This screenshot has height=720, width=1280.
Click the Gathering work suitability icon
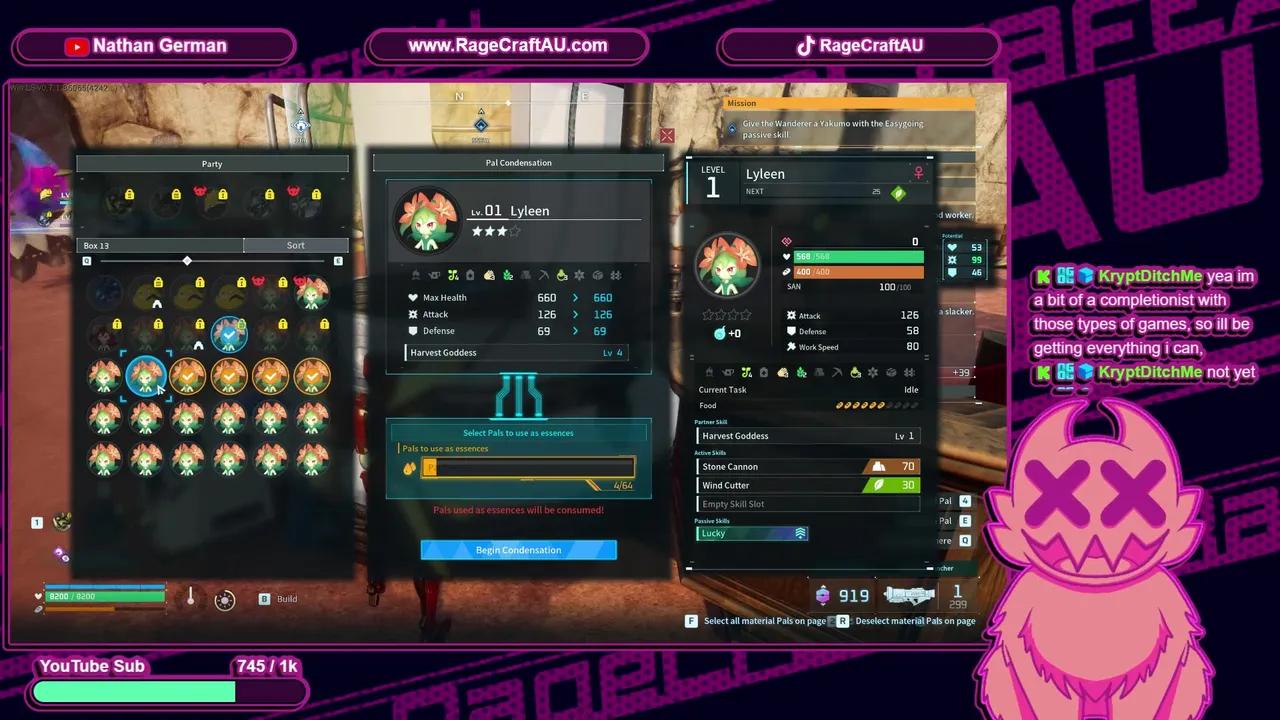coord(508,275)
